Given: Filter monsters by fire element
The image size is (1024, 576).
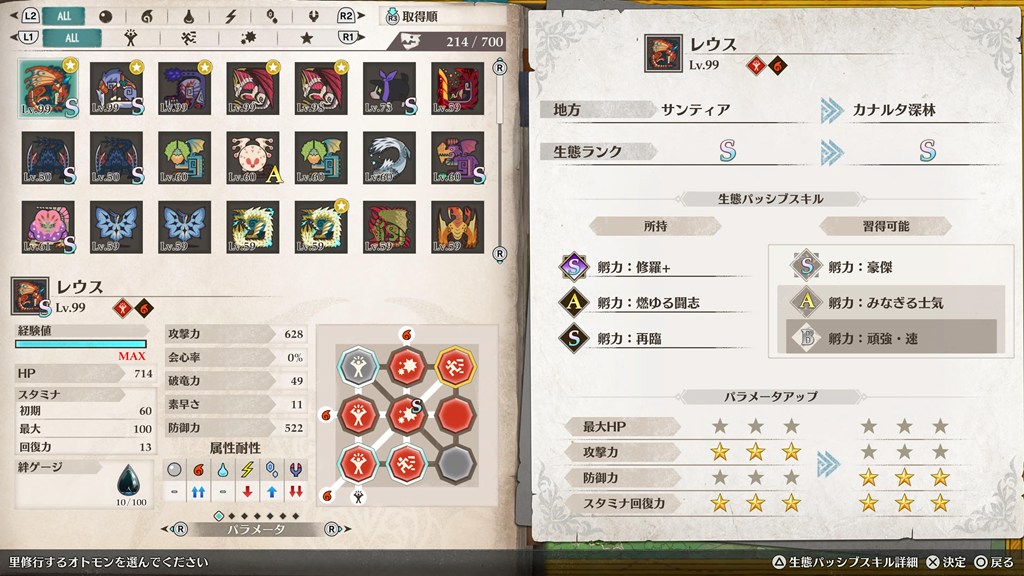Looking at the screenshot, I should 147,16.
